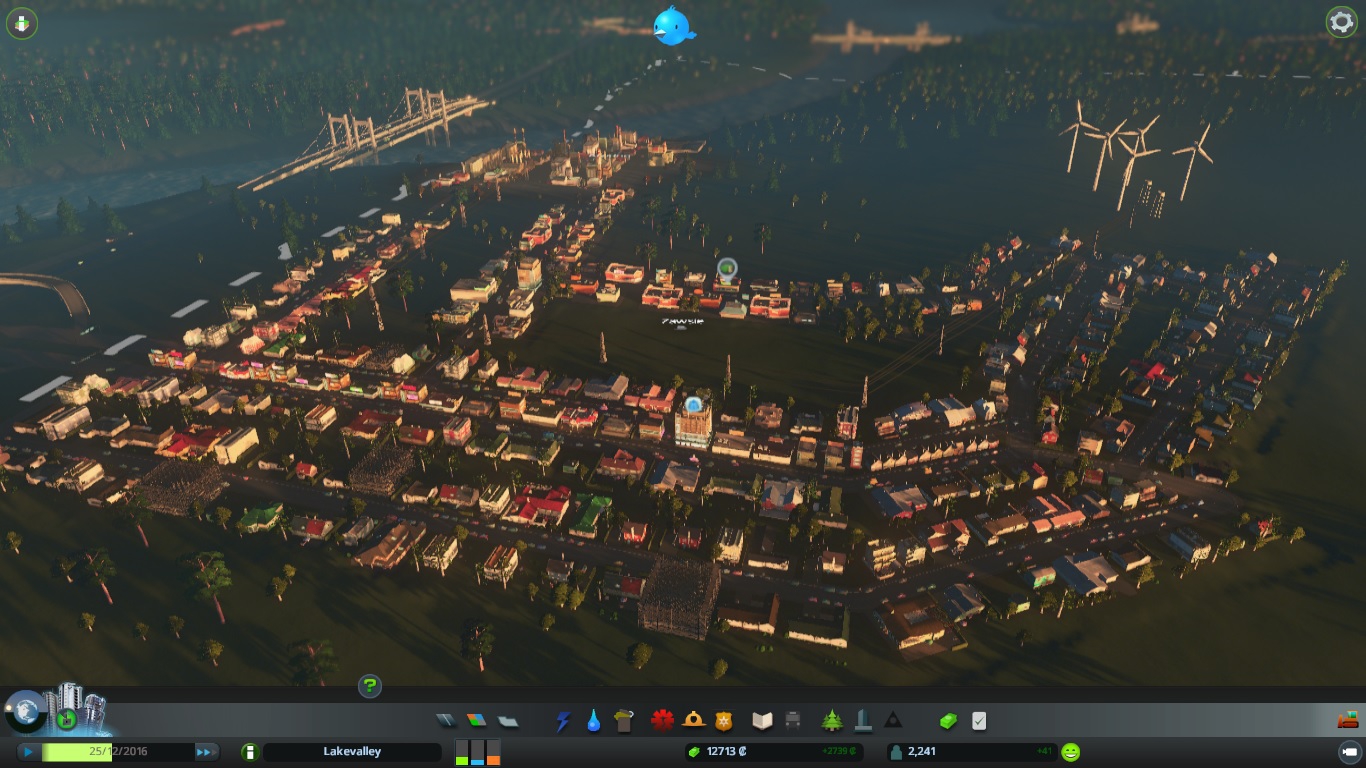Open the Policies checklist panel
The image size is (1366, 768).
(979, 720)
